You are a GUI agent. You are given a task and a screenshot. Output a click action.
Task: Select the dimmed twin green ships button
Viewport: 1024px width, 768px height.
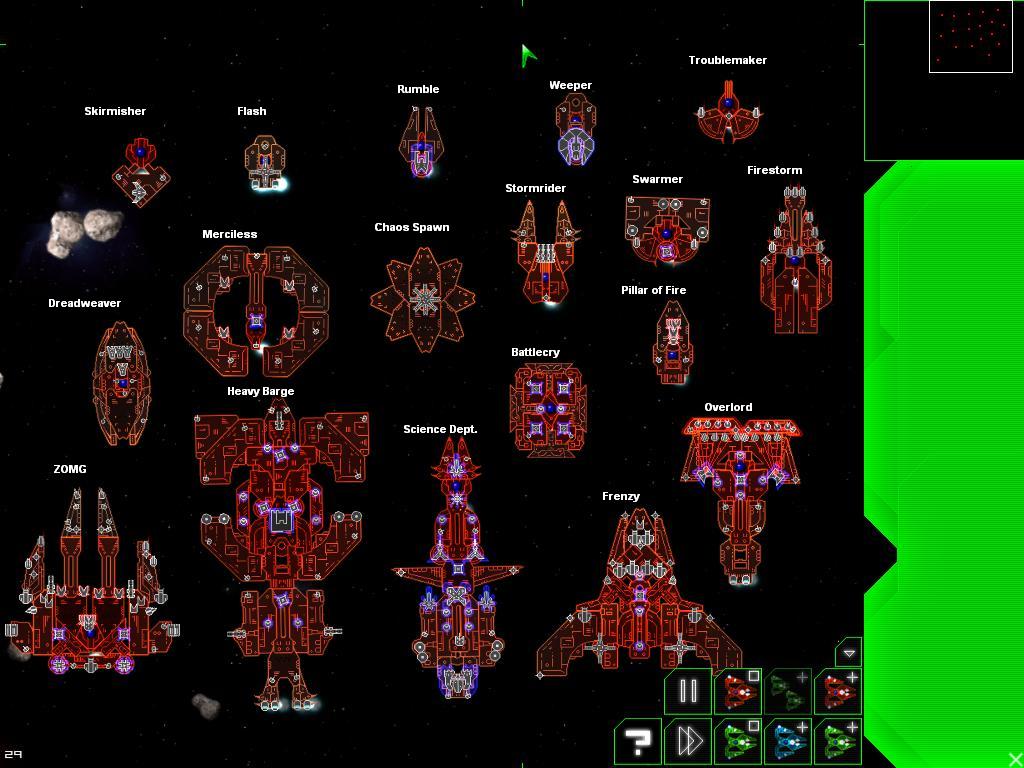(788, 691)
